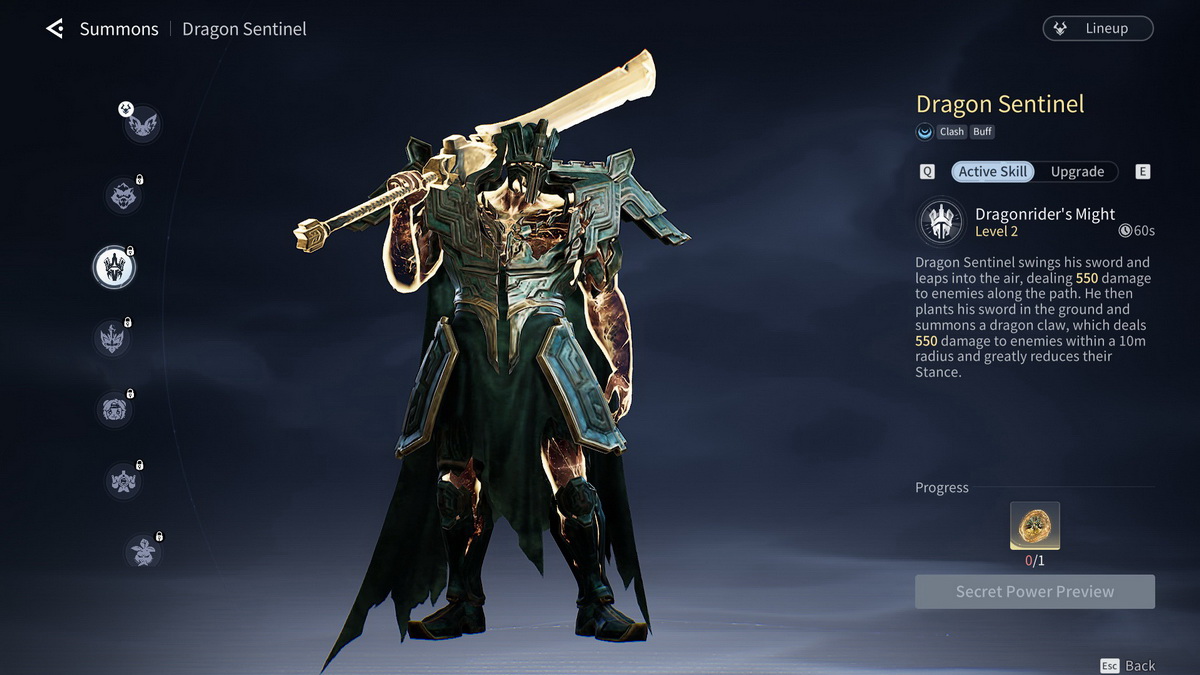Select the golden progress material item
This screenshot has width=1200, height=675.
(1034, 526)
